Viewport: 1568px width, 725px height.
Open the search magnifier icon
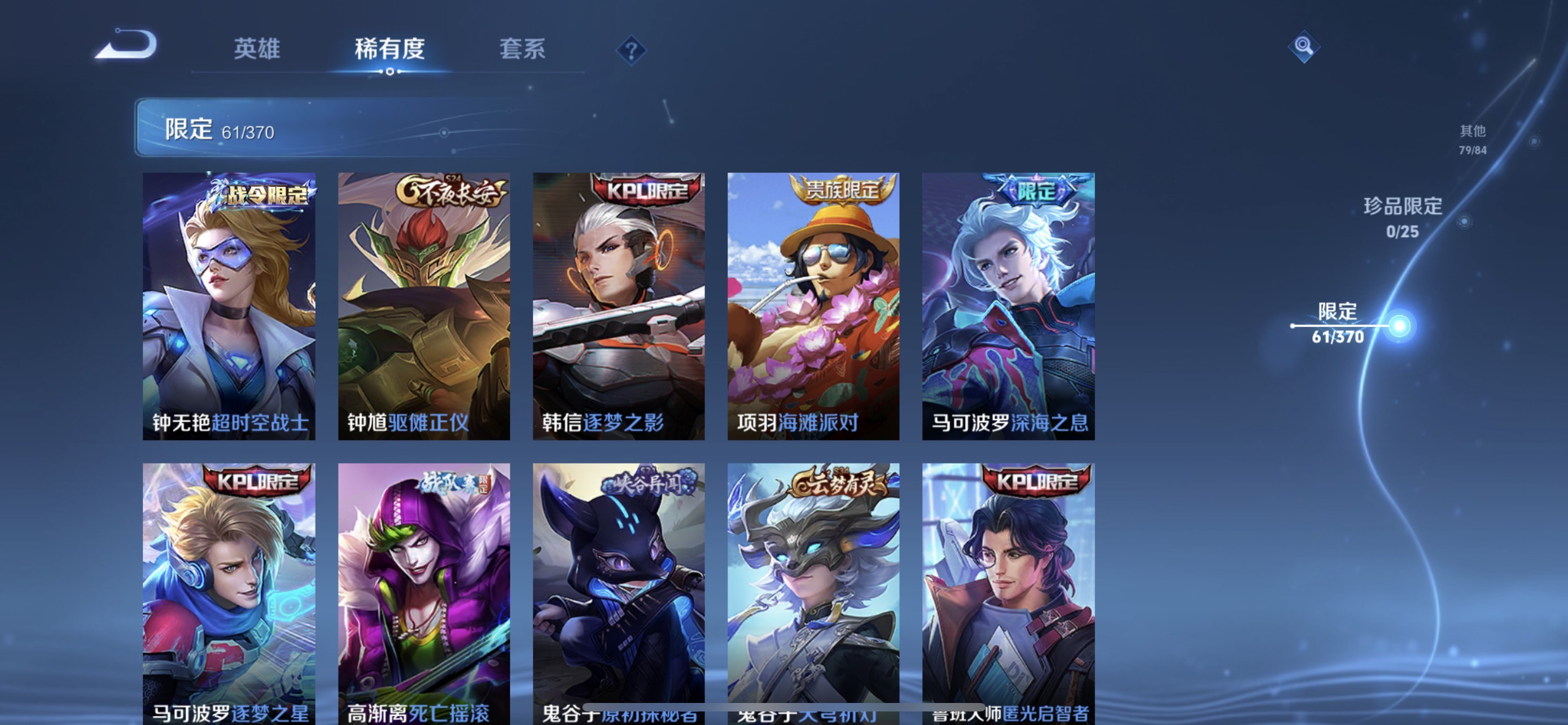[x=1303, y=46]
